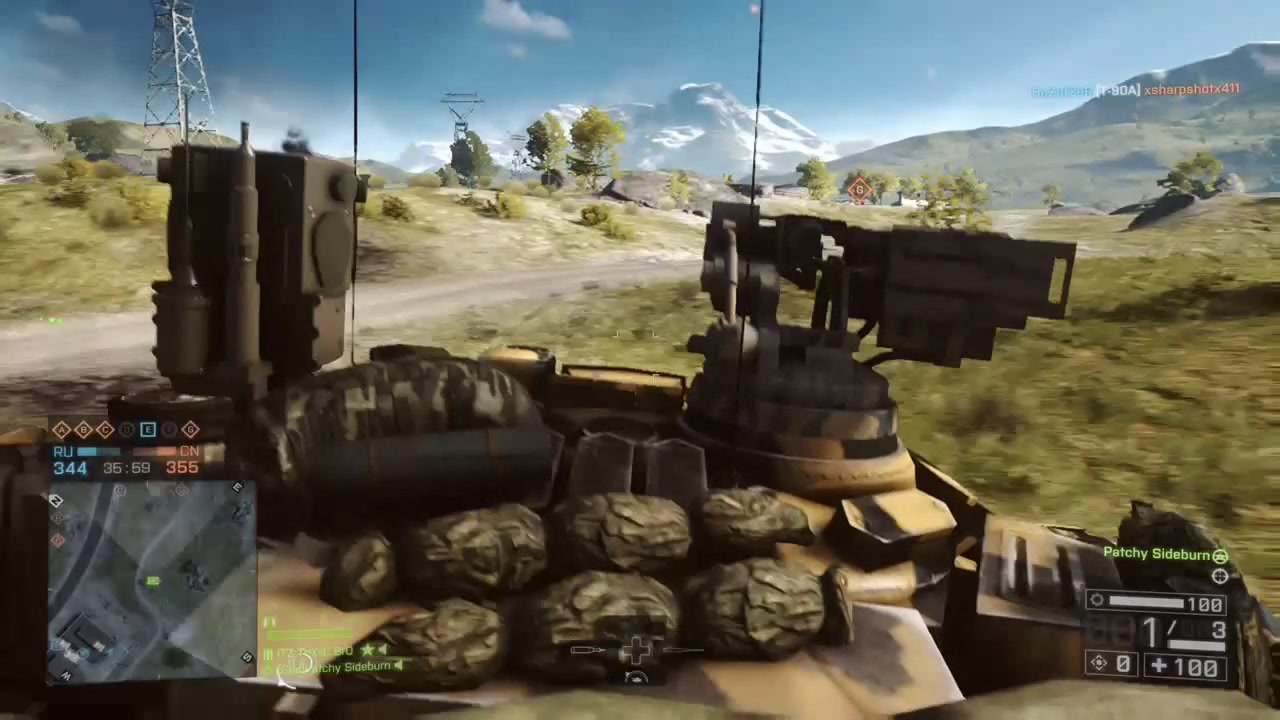Click the countermeasure flare icon near the zero
The image size is (1280, 720).
1098,663
